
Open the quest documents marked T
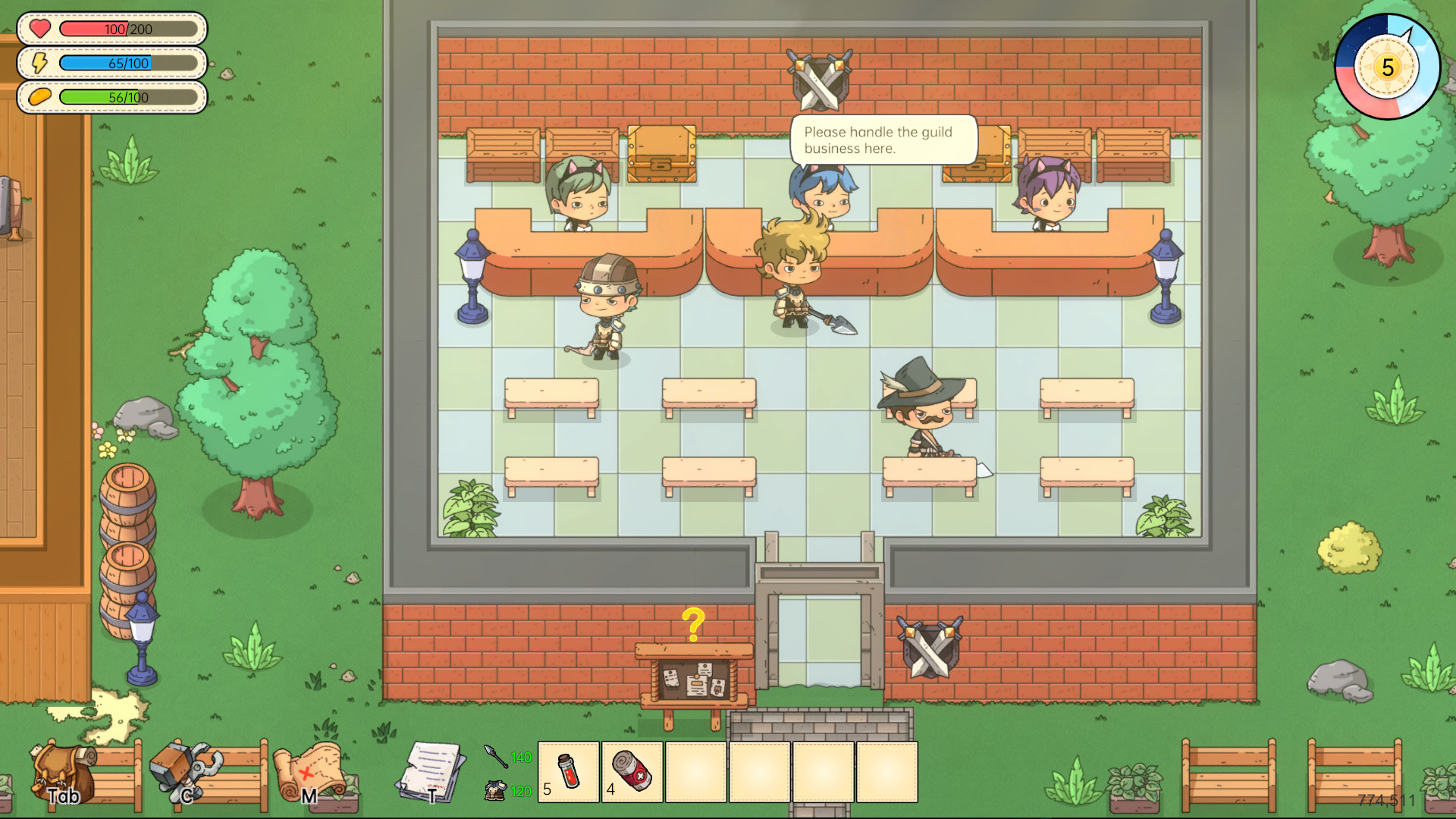430,770
